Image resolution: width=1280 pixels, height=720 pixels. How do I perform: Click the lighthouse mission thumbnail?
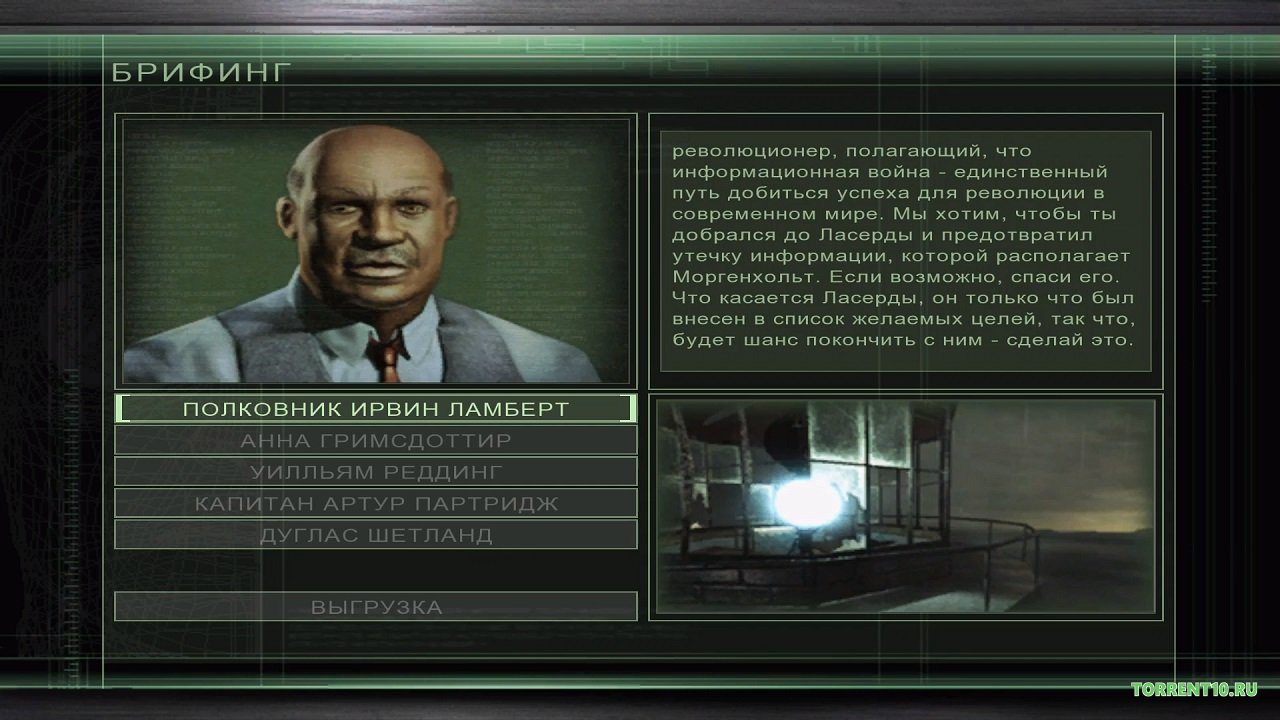pyautogui.click(x=905, y=506)
